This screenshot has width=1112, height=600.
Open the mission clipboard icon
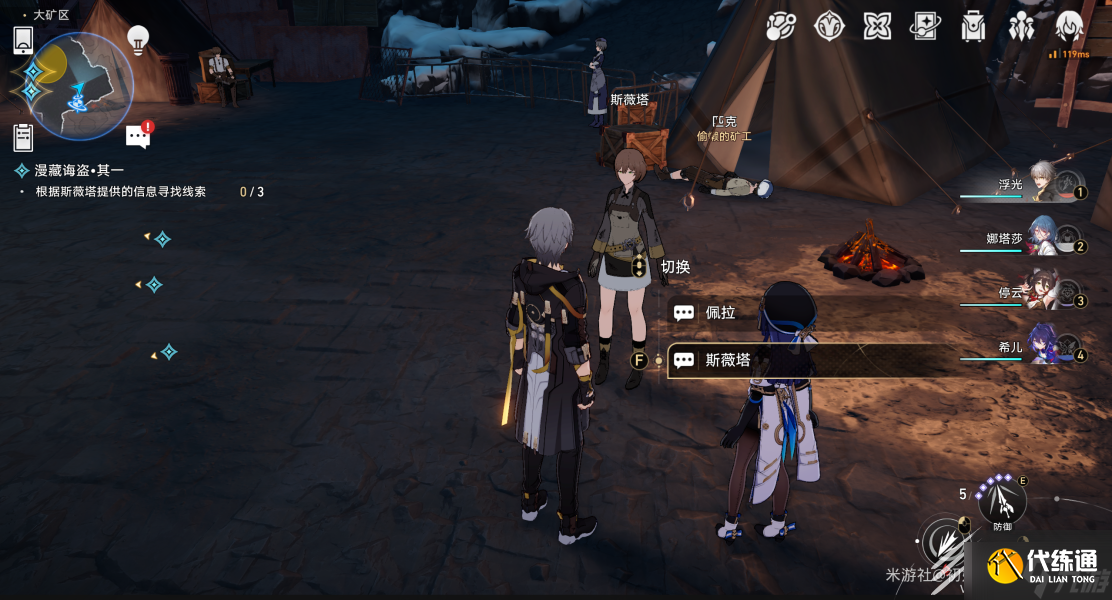tap(23, 138)
